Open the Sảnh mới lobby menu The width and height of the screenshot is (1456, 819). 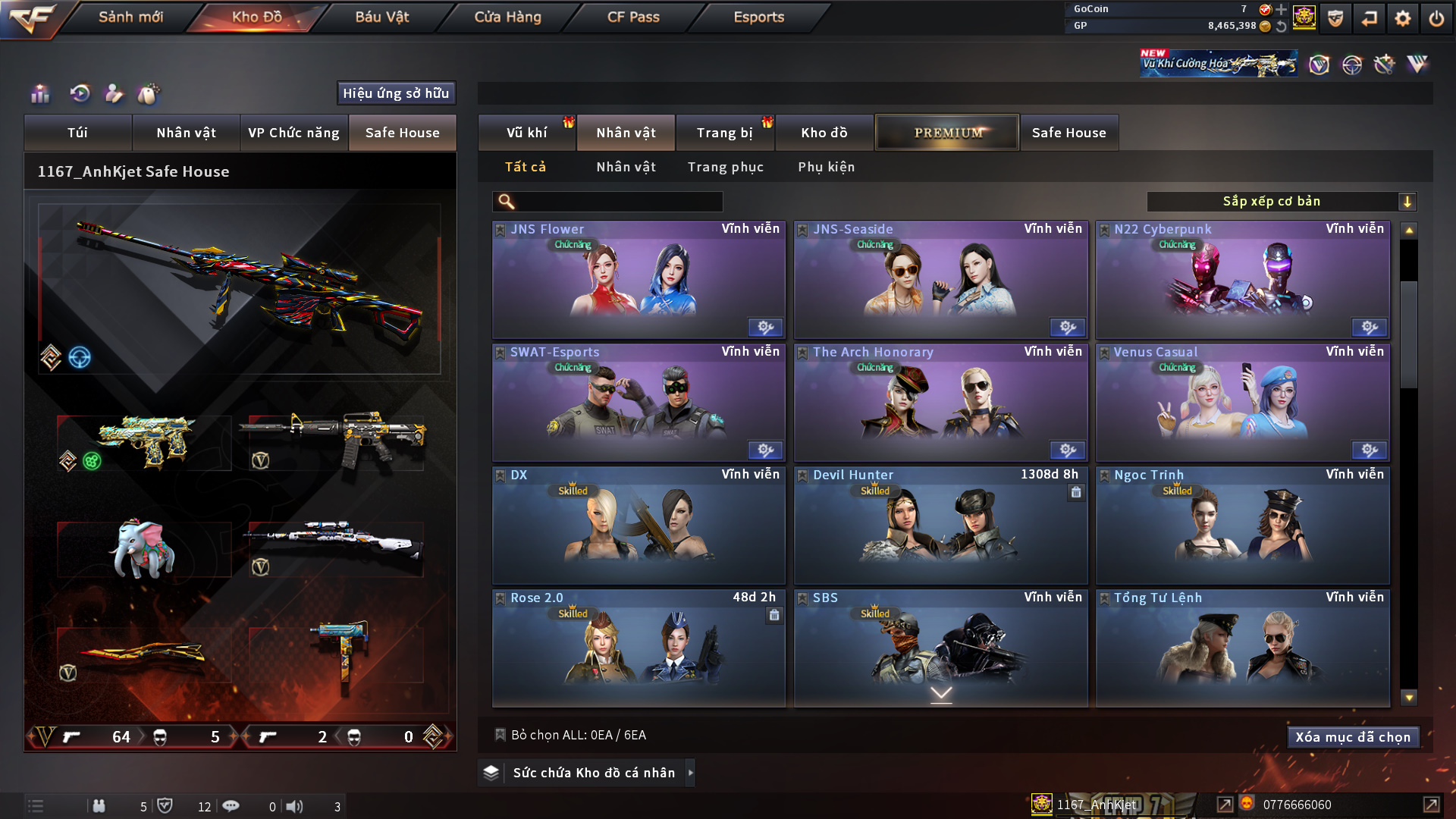pyautogui.click(x=130, y=17)
